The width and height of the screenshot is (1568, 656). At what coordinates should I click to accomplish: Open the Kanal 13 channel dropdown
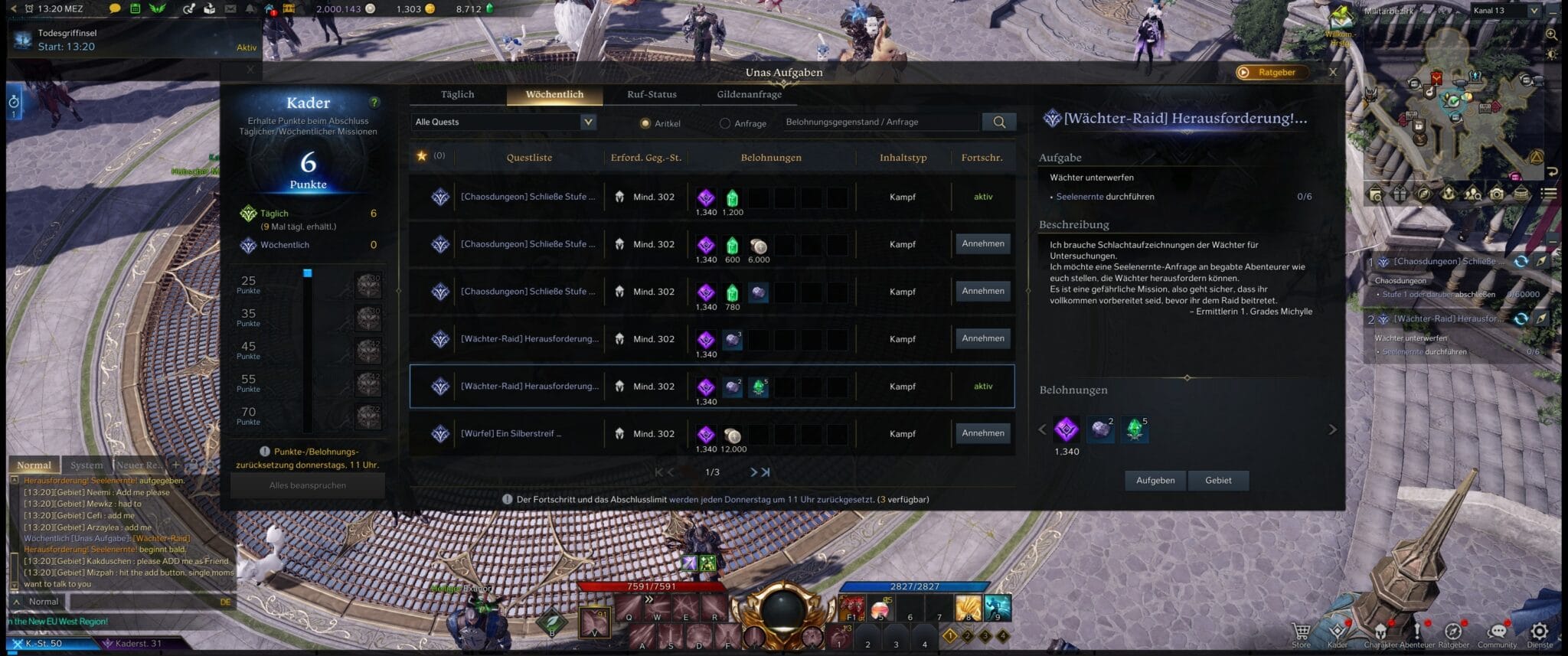coord(1505,11)
